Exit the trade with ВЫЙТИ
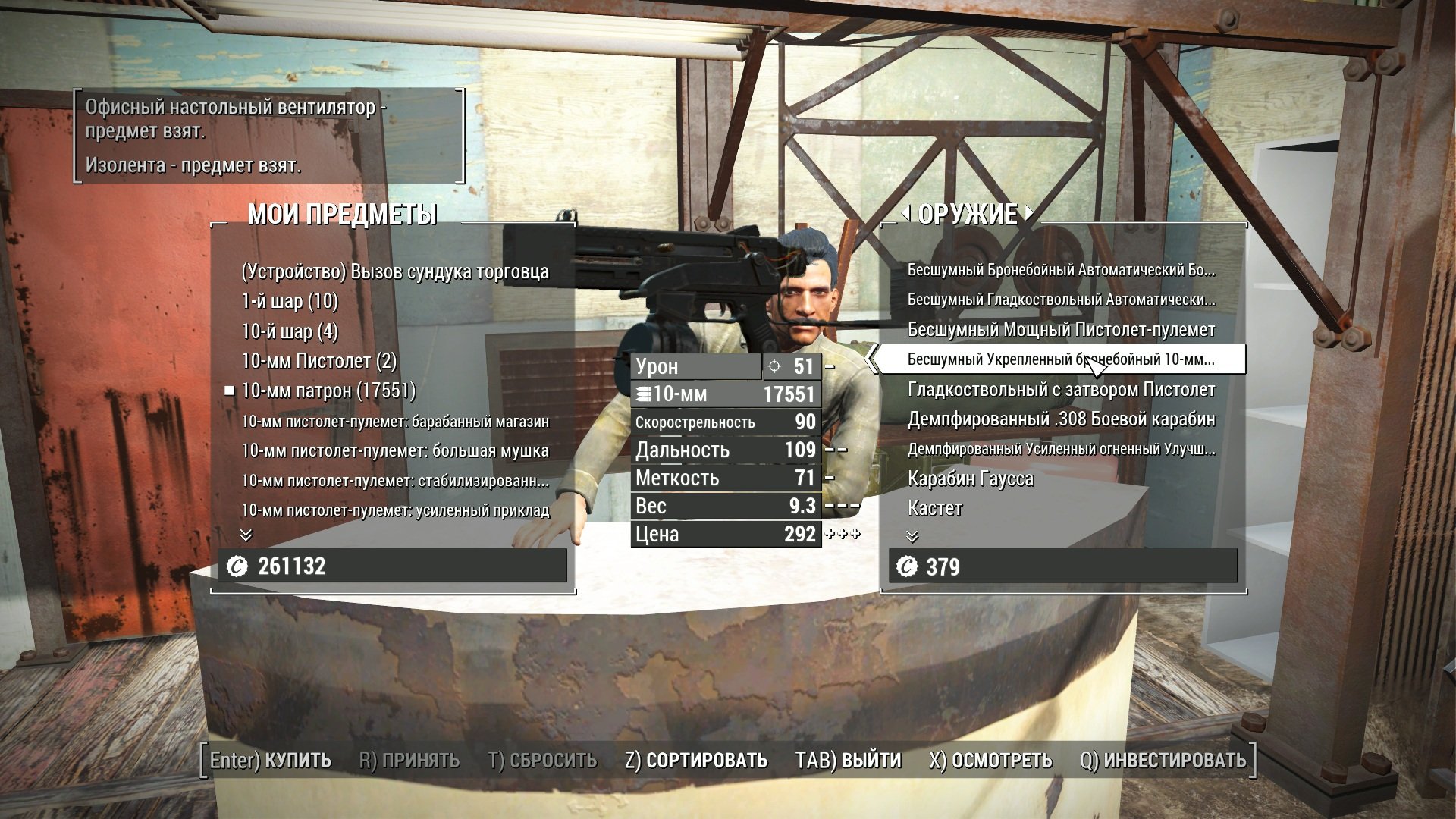The image size is (1456, 819). click(x=848, y=760)
